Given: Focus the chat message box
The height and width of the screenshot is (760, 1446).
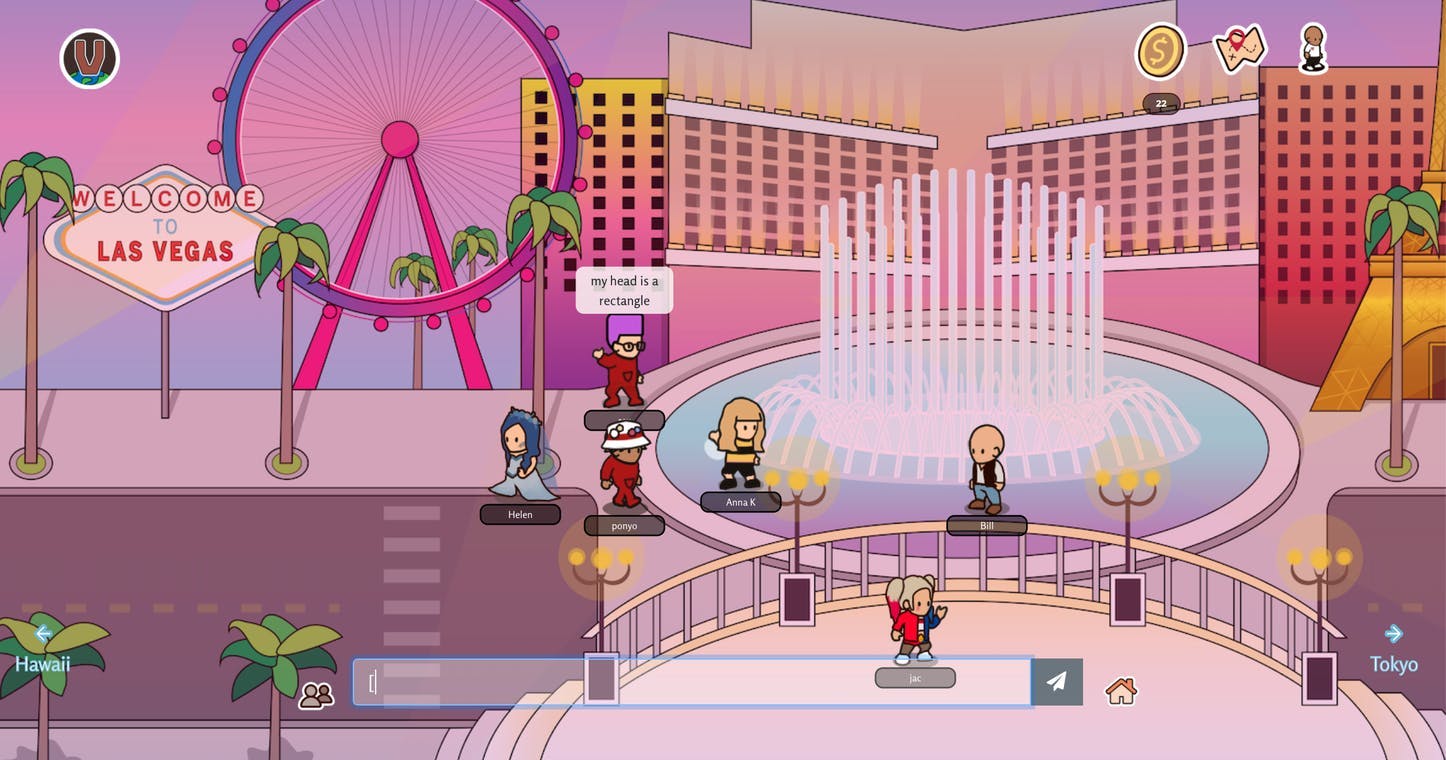Looking at the screenshot, I should tap(690, 682).
